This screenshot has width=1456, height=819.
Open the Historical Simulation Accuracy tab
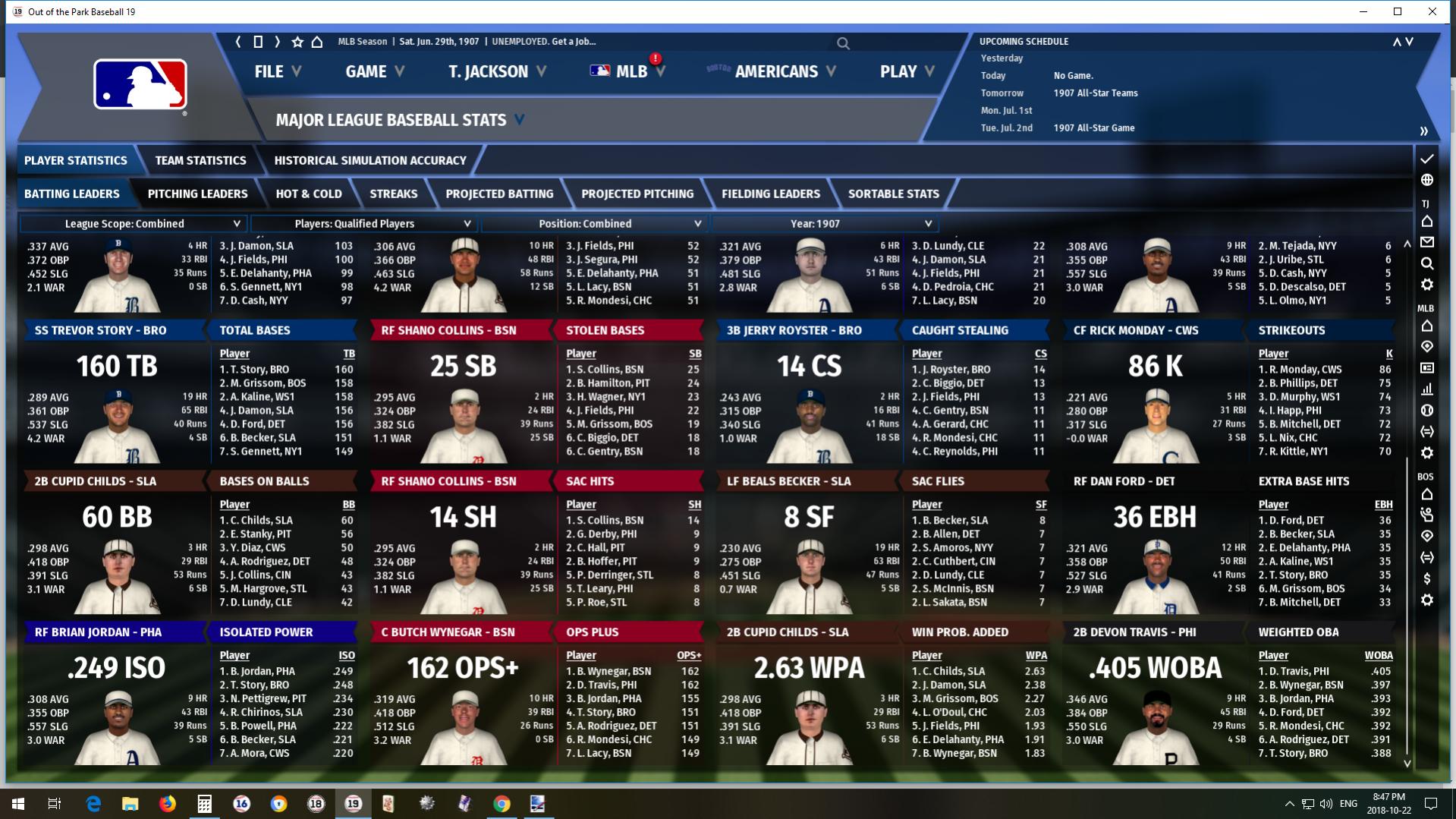370,160
